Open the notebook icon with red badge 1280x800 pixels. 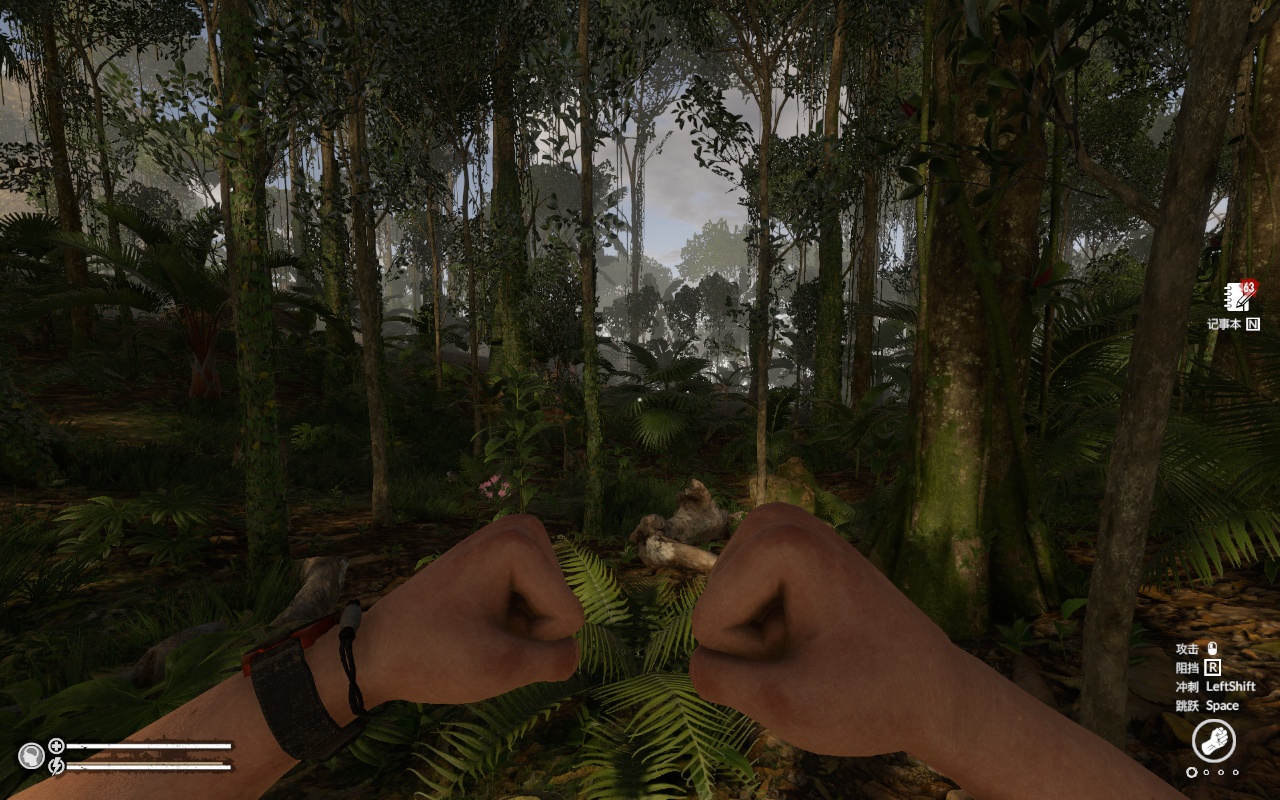1238,297
